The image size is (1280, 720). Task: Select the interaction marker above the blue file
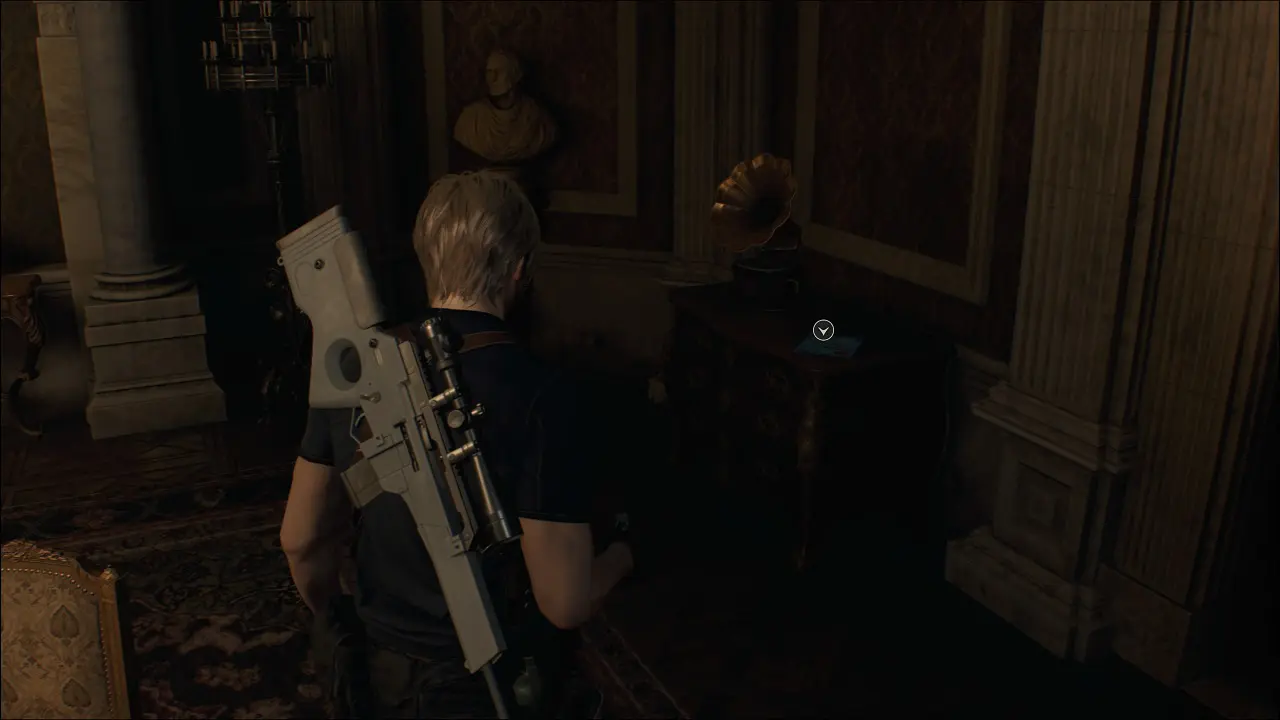pos(823,330)
